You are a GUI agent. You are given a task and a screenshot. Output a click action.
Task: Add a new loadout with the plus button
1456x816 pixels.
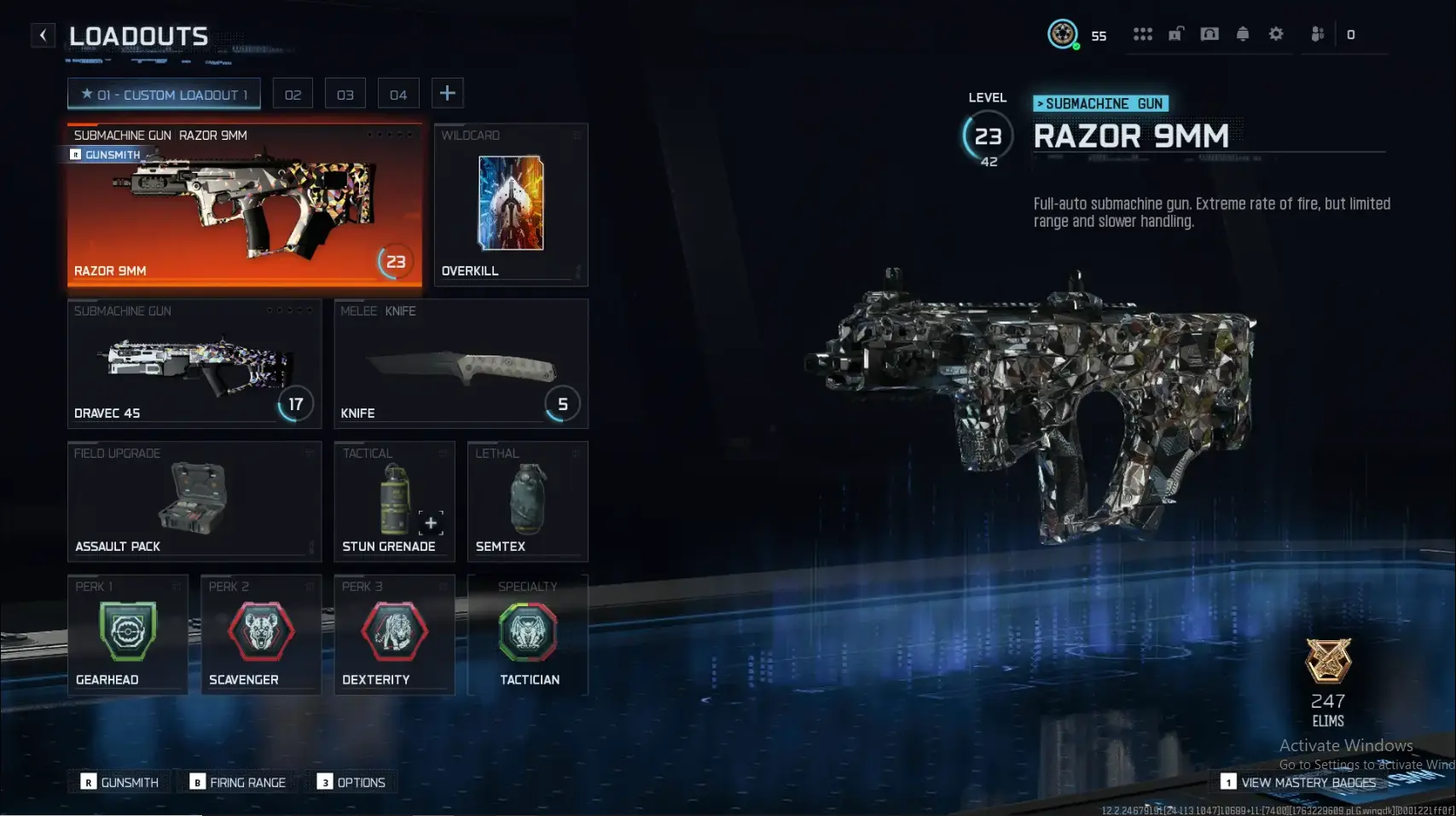pyautogui.click(x=447, y=93)
